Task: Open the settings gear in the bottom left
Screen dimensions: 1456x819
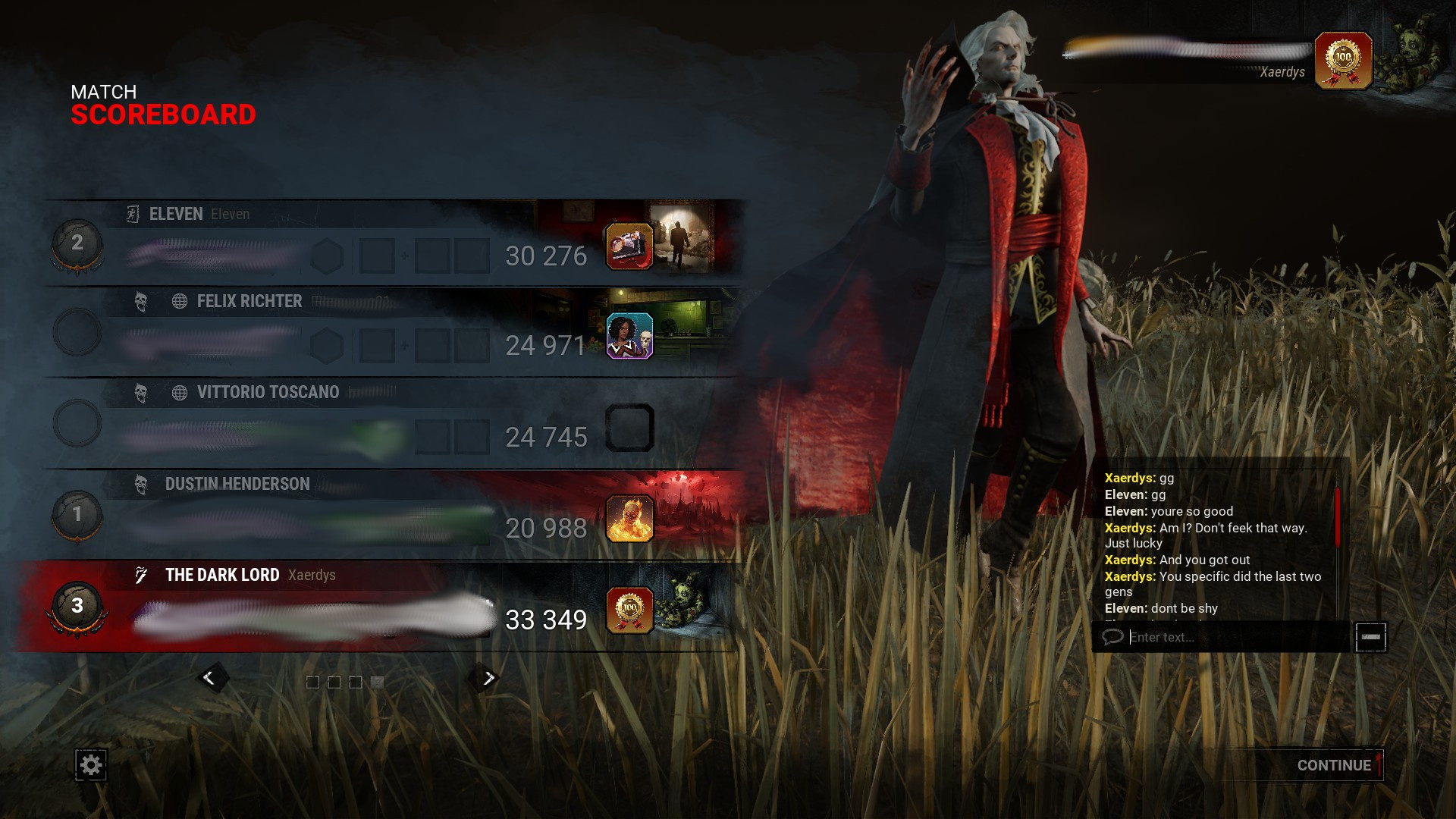Action: (89, 765)
